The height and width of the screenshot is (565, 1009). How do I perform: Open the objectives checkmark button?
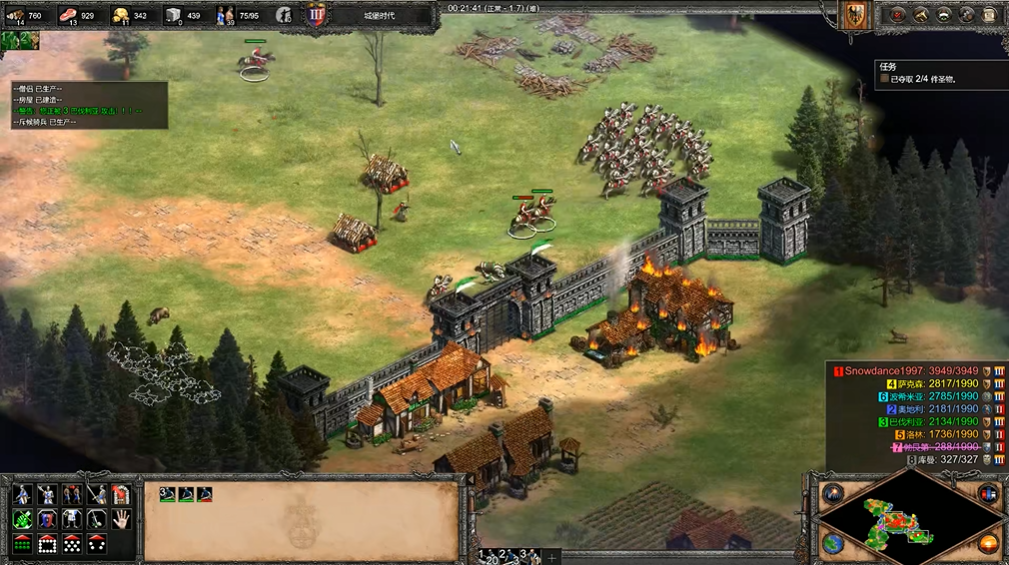(x=897, y=14)
